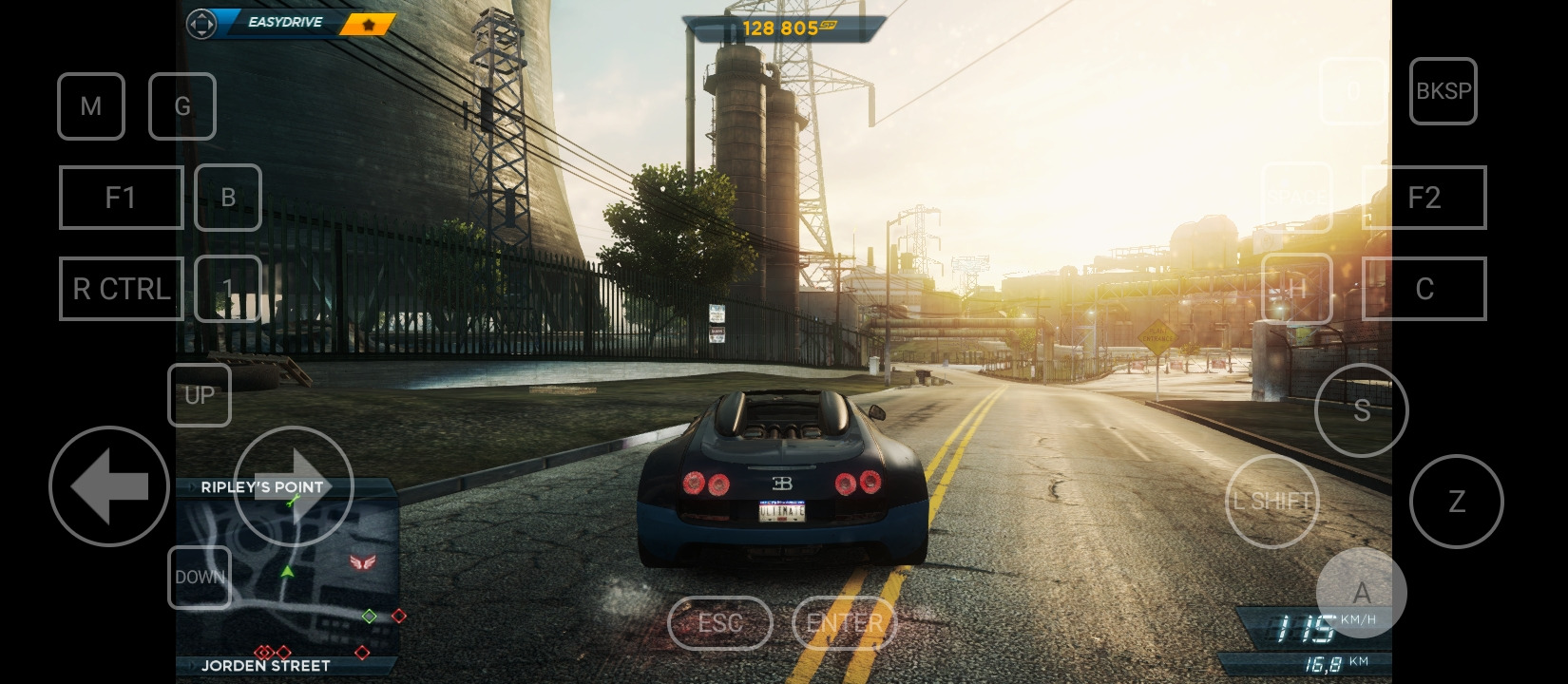Tap the ESC overlay button
1568x684 pixels.
coord(720,623)
